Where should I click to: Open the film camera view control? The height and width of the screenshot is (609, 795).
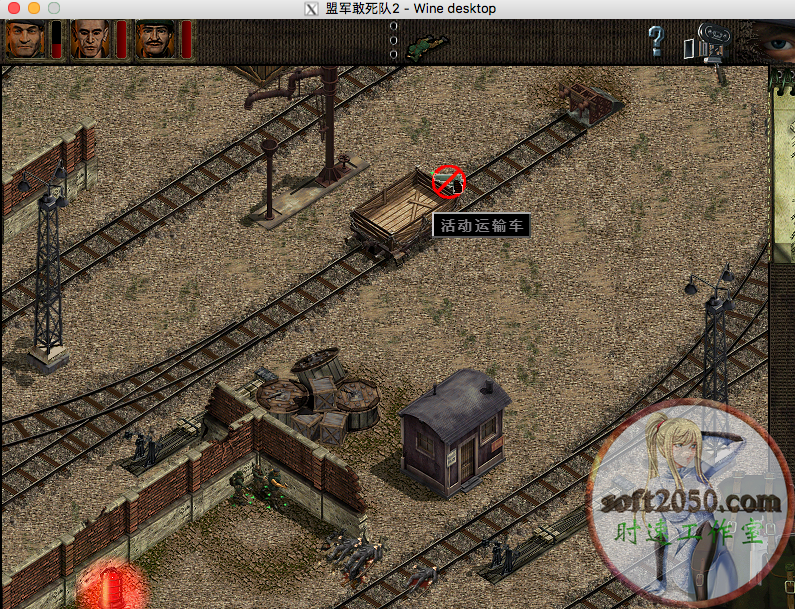click(704, 43)
